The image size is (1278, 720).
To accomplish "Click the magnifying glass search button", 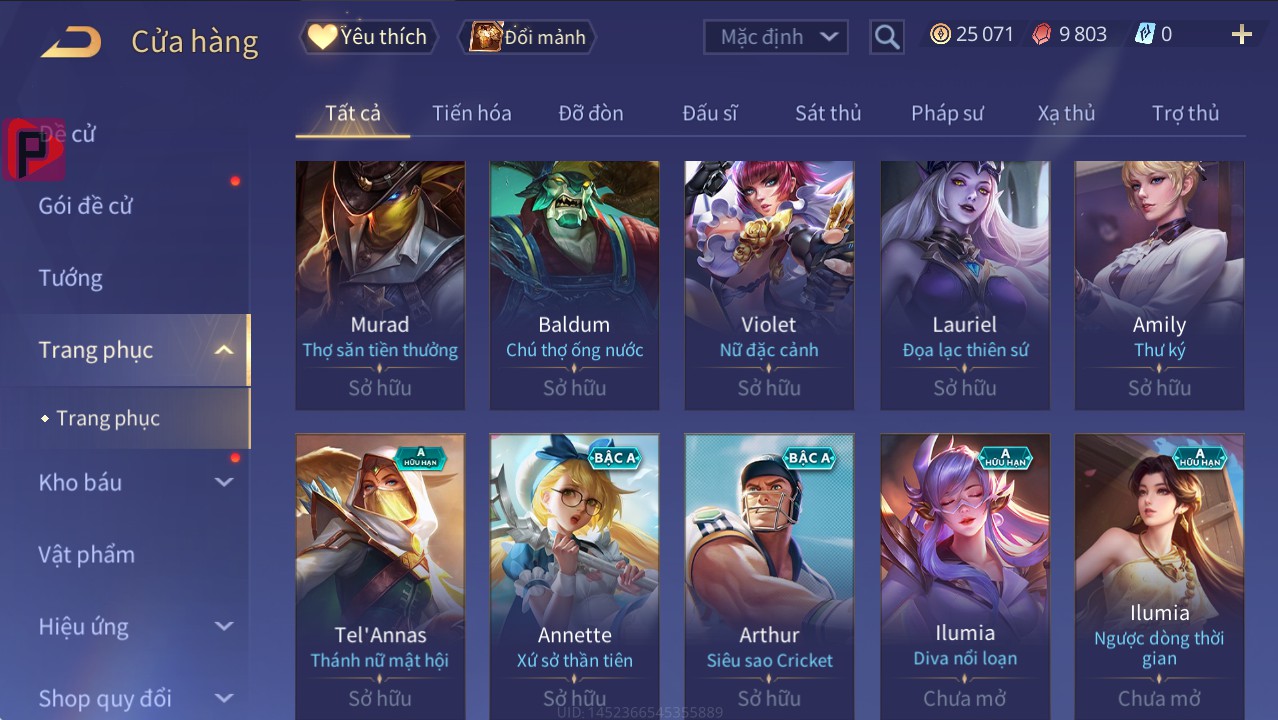I will [886, 38].
